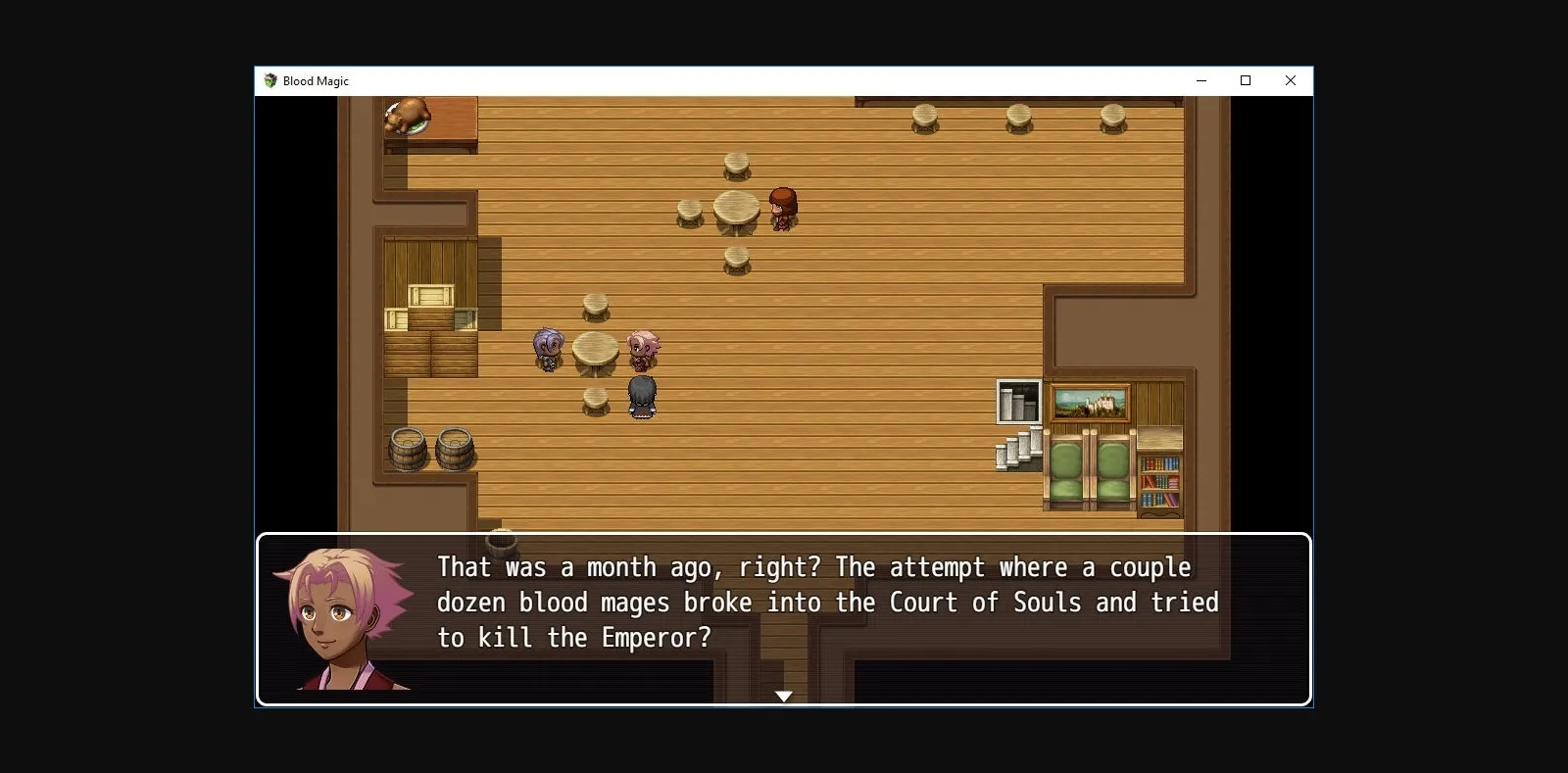
Task: Select the purple-haired character near the table
Action: pos(548,350)
